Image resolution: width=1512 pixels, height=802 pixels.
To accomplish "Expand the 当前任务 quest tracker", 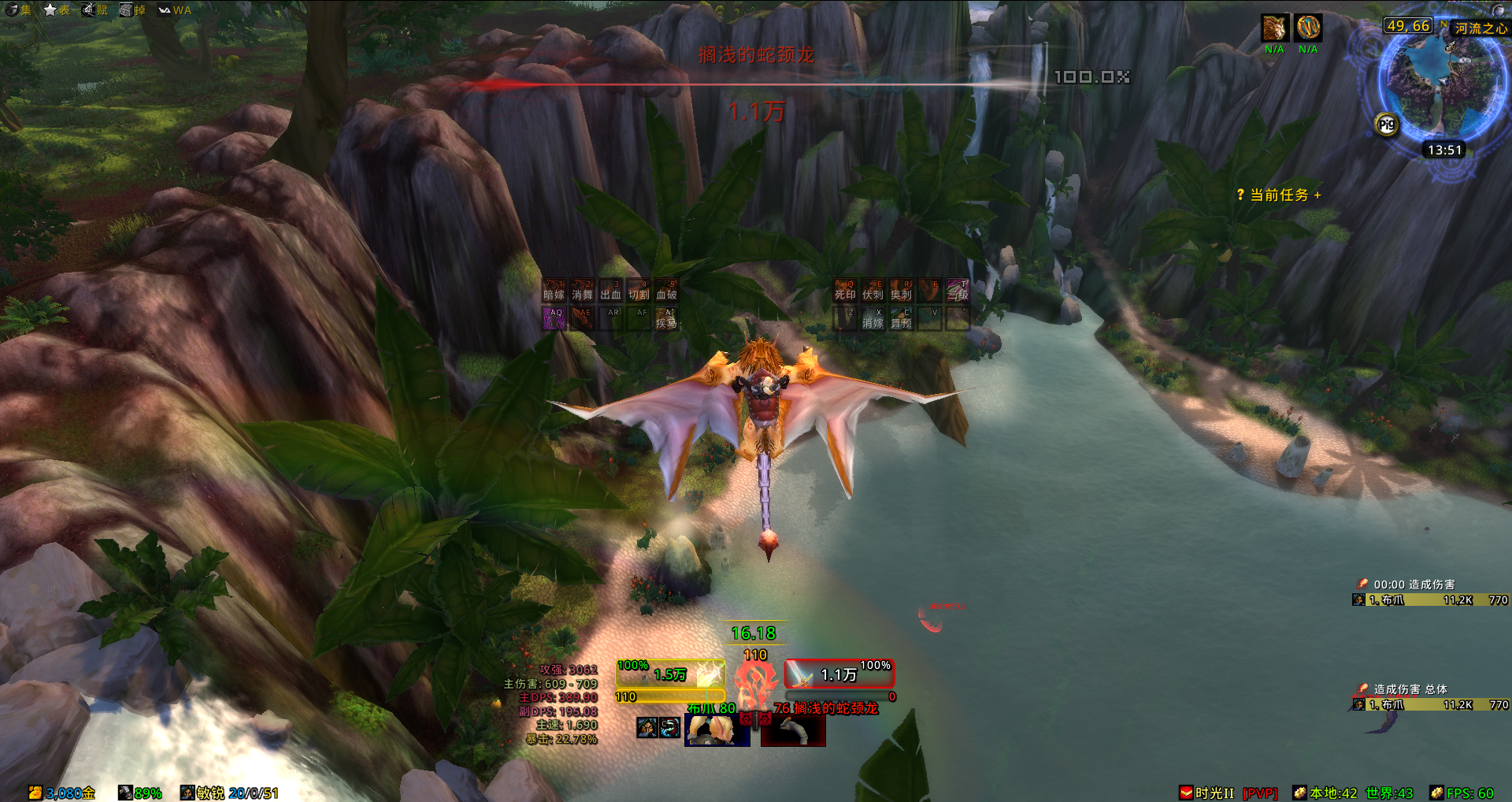I will tap(1279, 195).
